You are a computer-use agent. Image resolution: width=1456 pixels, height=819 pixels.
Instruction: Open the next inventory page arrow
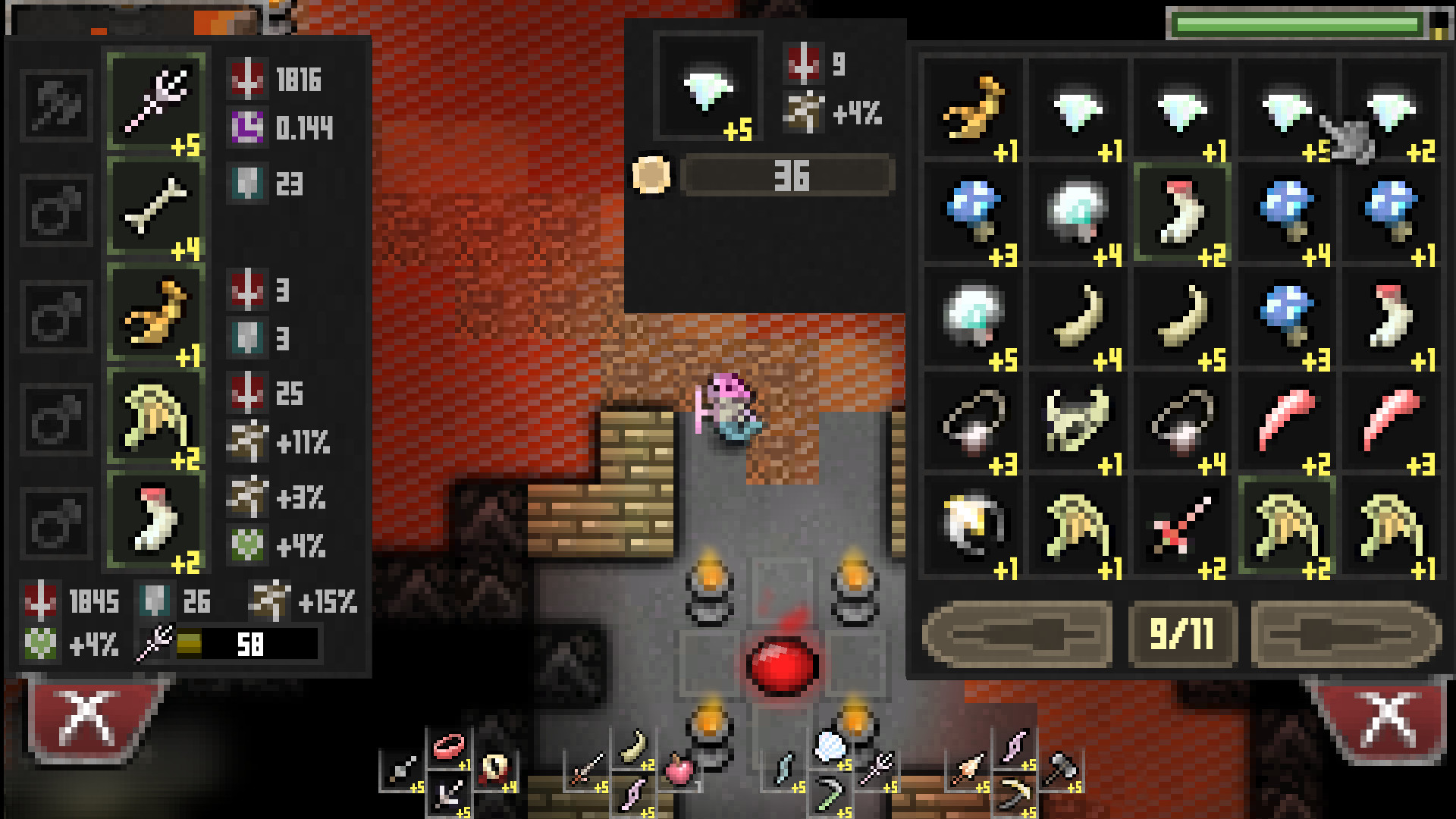[x=1346, y=635]
